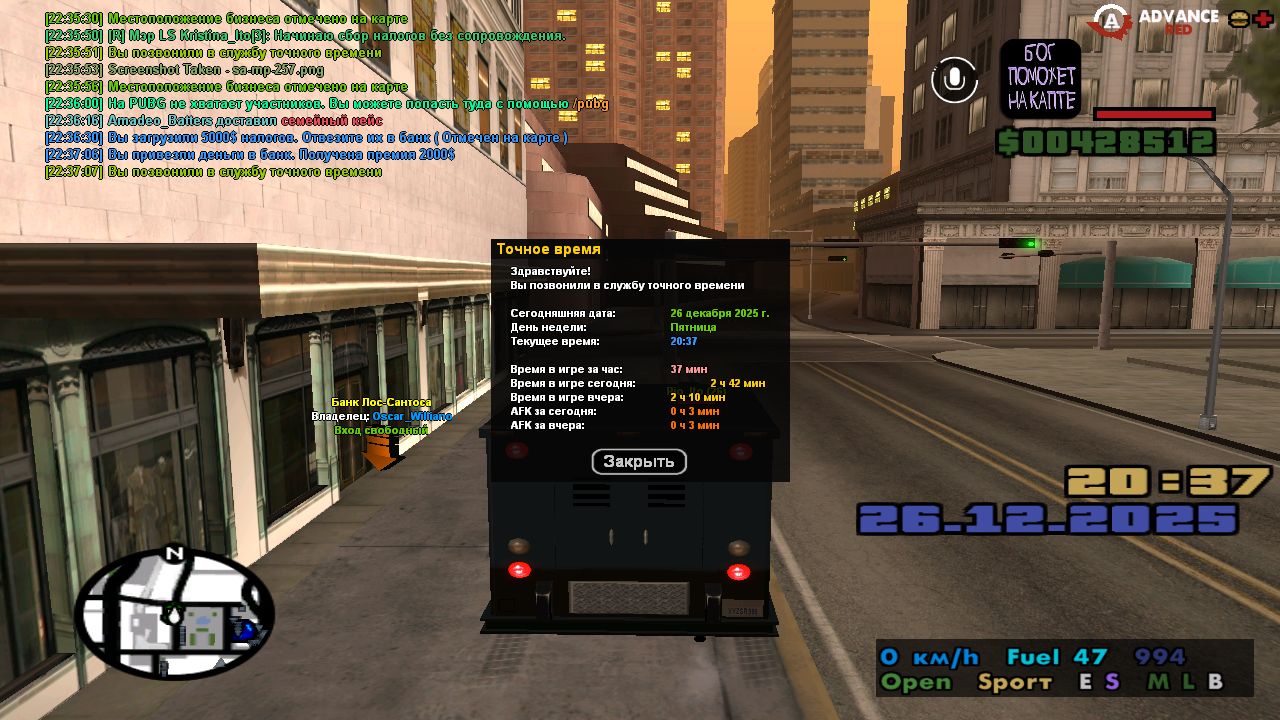Click the radar minimap

pyautogui.click(x=174, y=614)
